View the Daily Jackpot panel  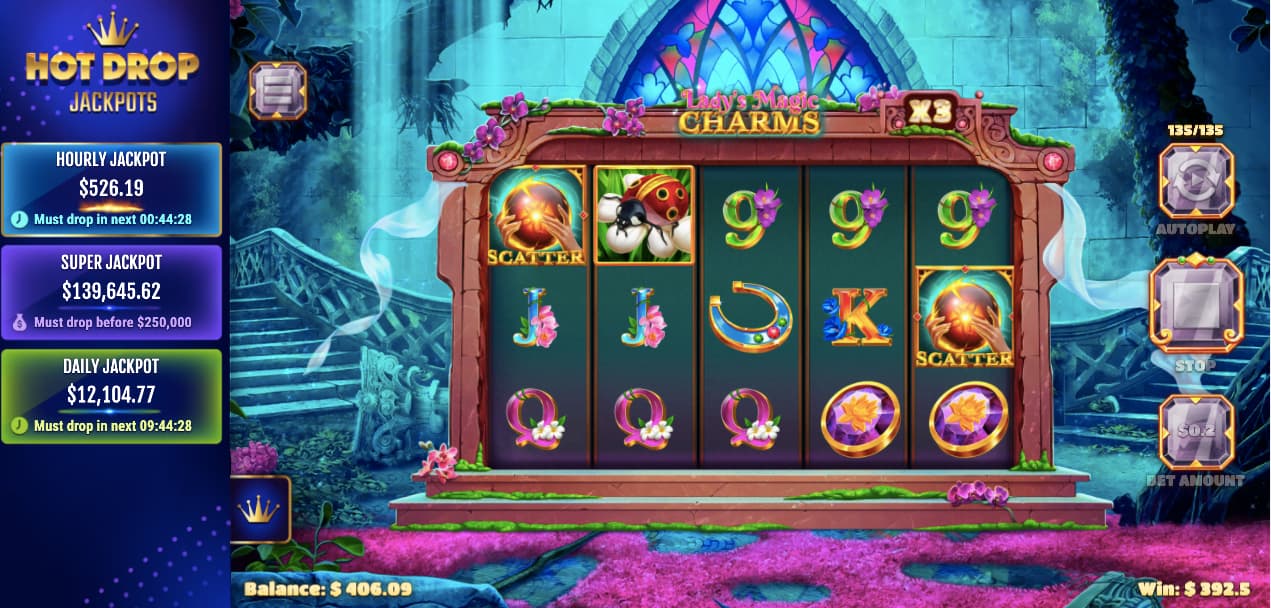click(111, 396)
